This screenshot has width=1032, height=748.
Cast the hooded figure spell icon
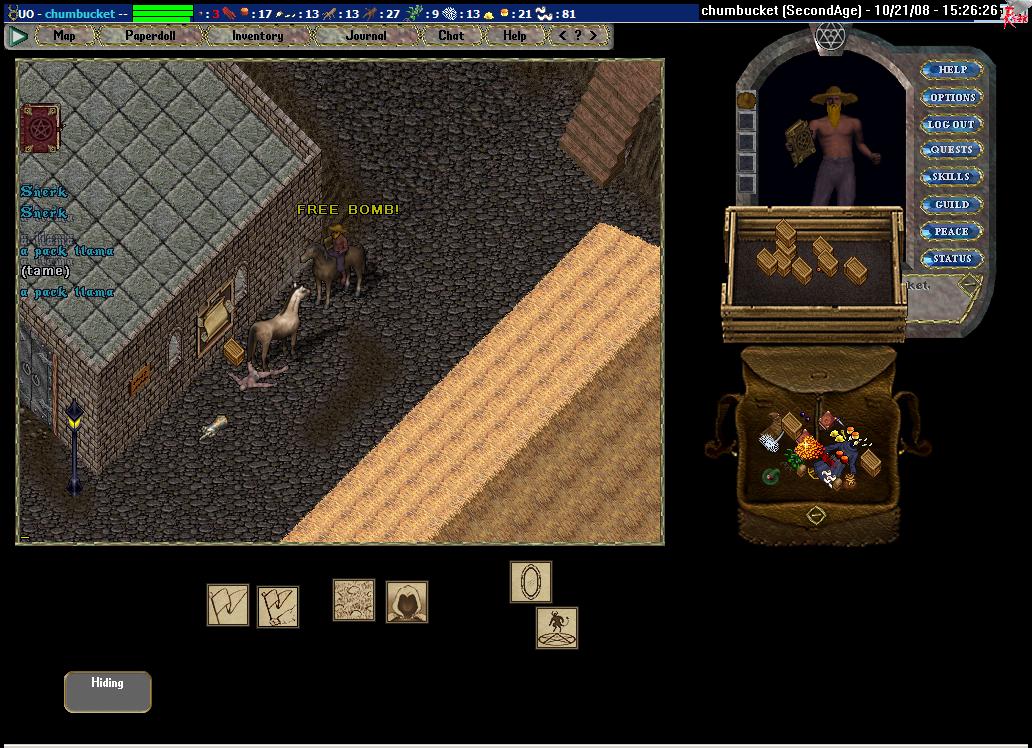[x=407, y=602]
